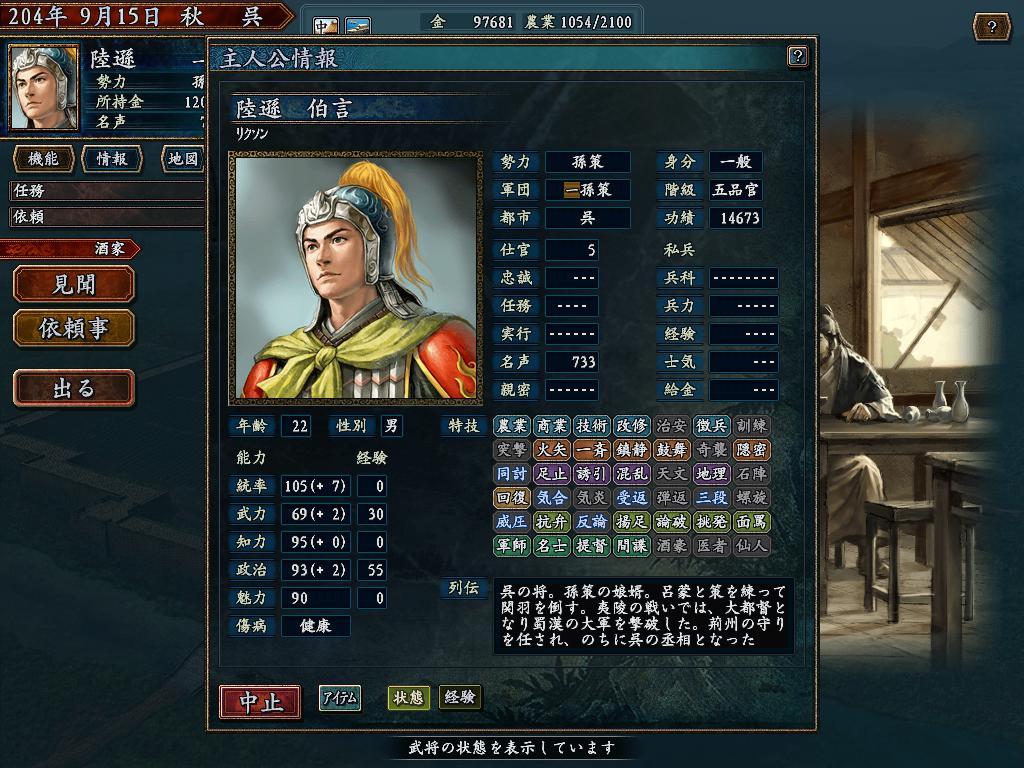The image size is (1024, 768).
Task: Open the アイテム item view
Action: (340, 698)
